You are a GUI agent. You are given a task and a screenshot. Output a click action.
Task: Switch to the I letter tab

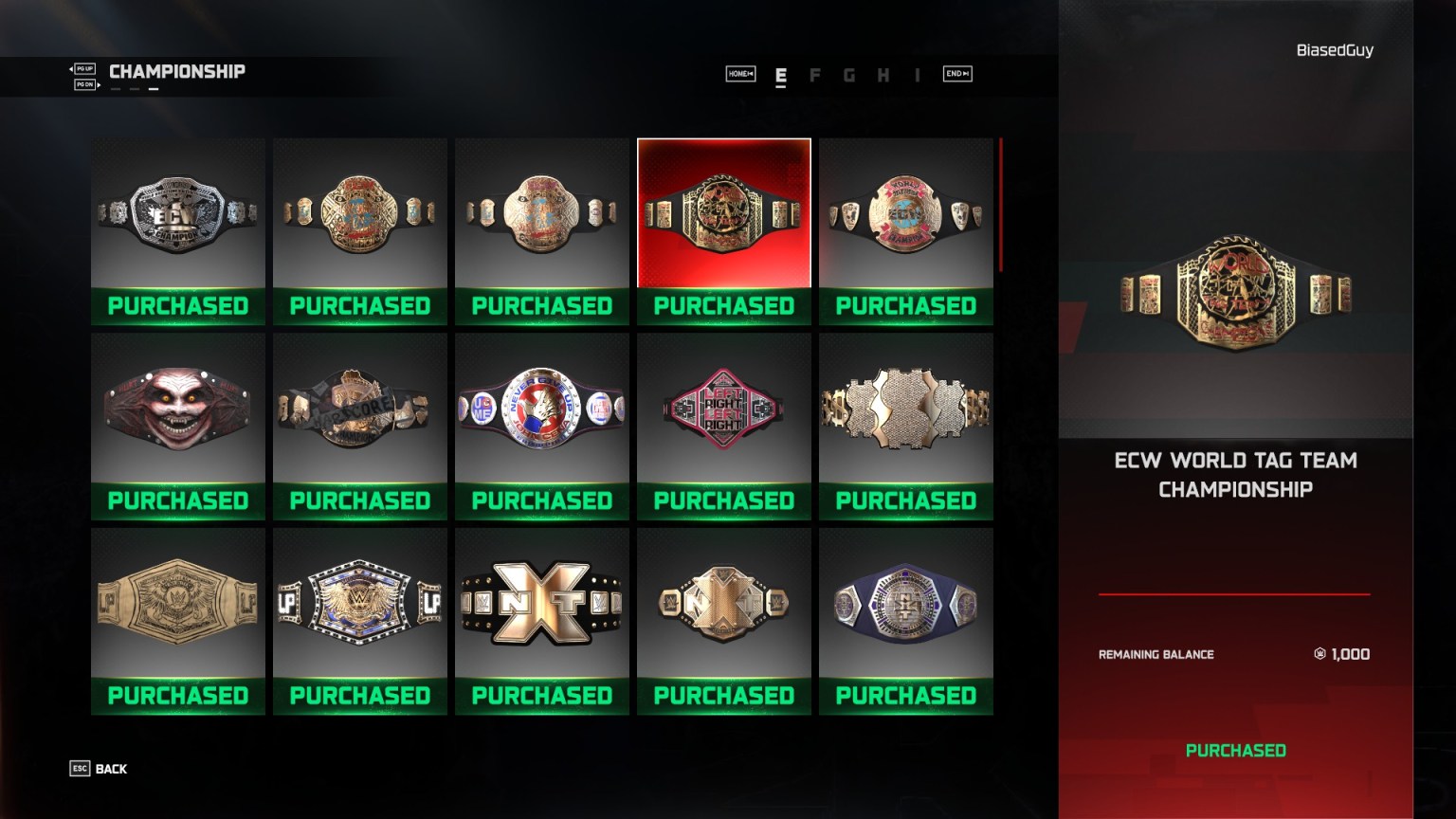click(917, 74)
